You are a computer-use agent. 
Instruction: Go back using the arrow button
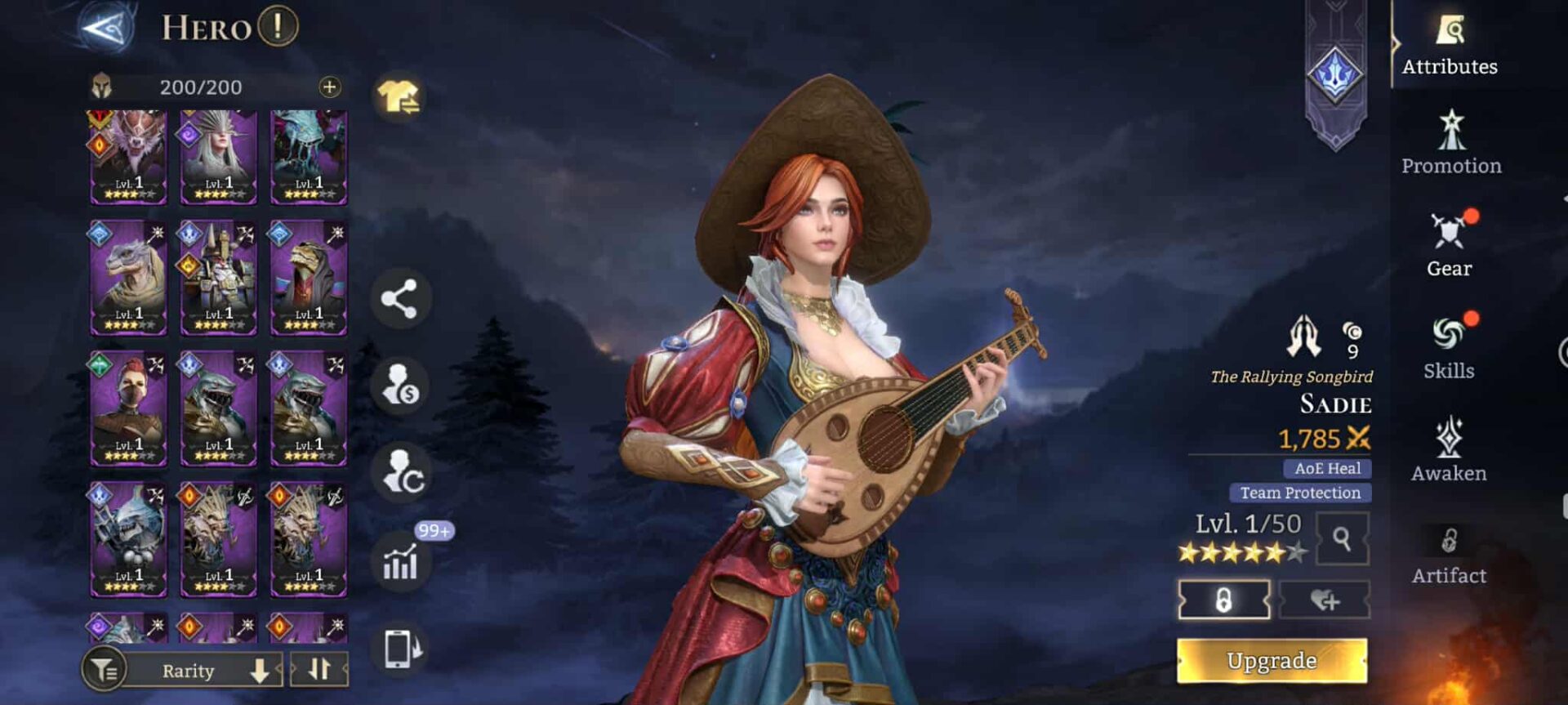click(107, 29)
